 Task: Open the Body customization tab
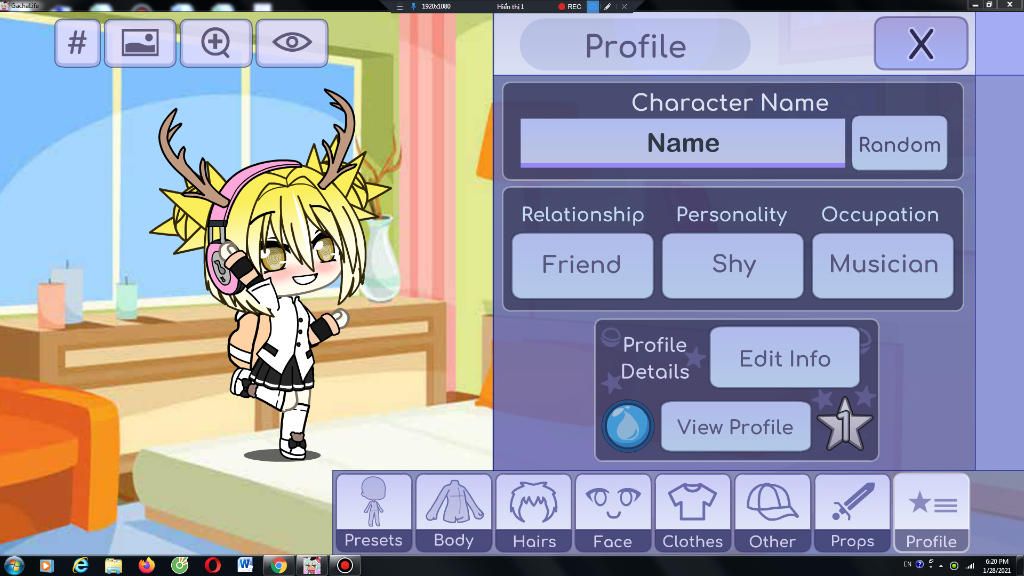[x=453, y=513]
